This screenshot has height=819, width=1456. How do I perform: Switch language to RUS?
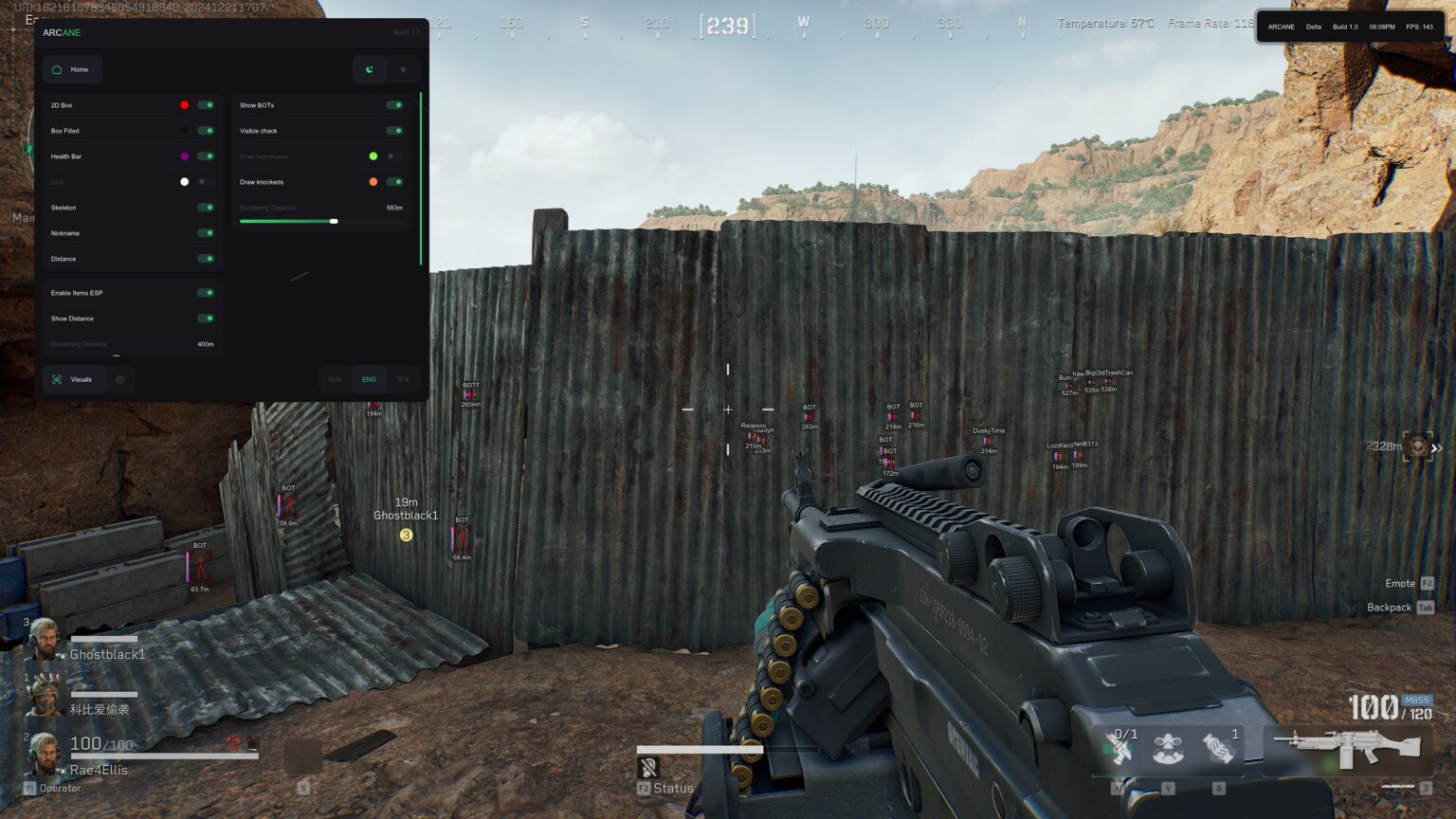334,379
